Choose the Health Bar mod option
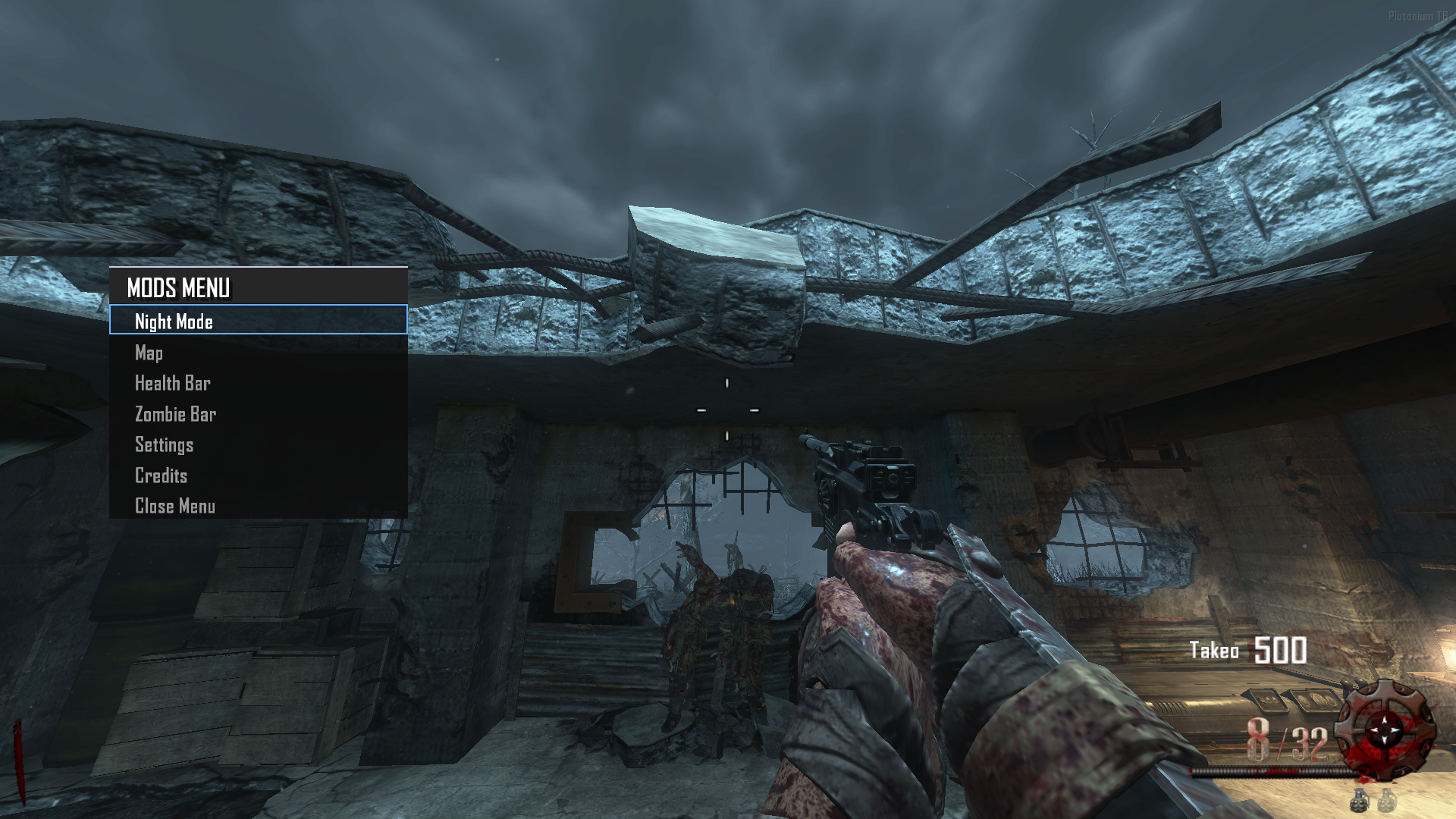1456x819 pixels. pos(173,383)
